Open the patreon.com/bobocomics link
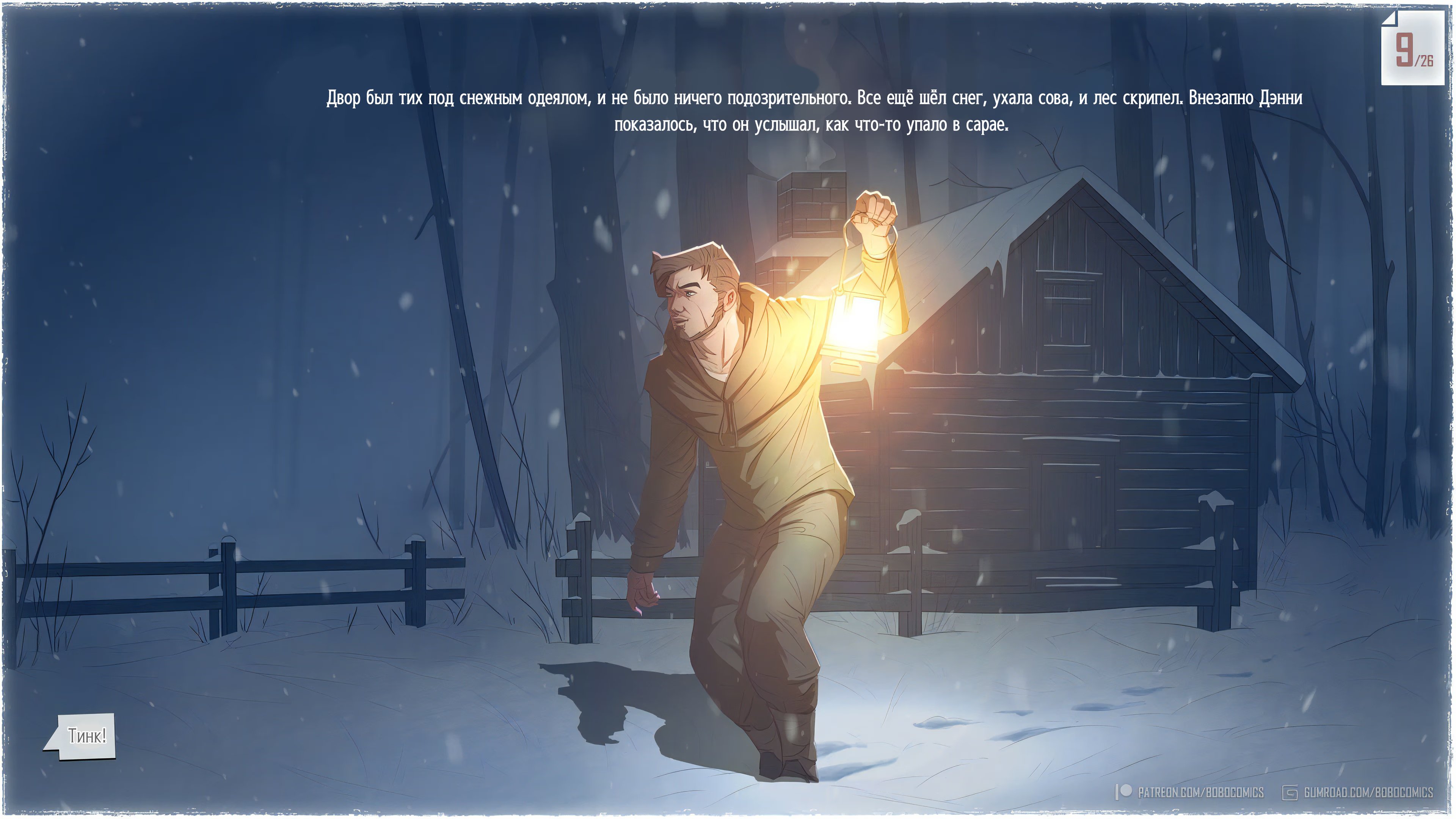The width and height of the screenshot is (1456, 819). 1199,792
